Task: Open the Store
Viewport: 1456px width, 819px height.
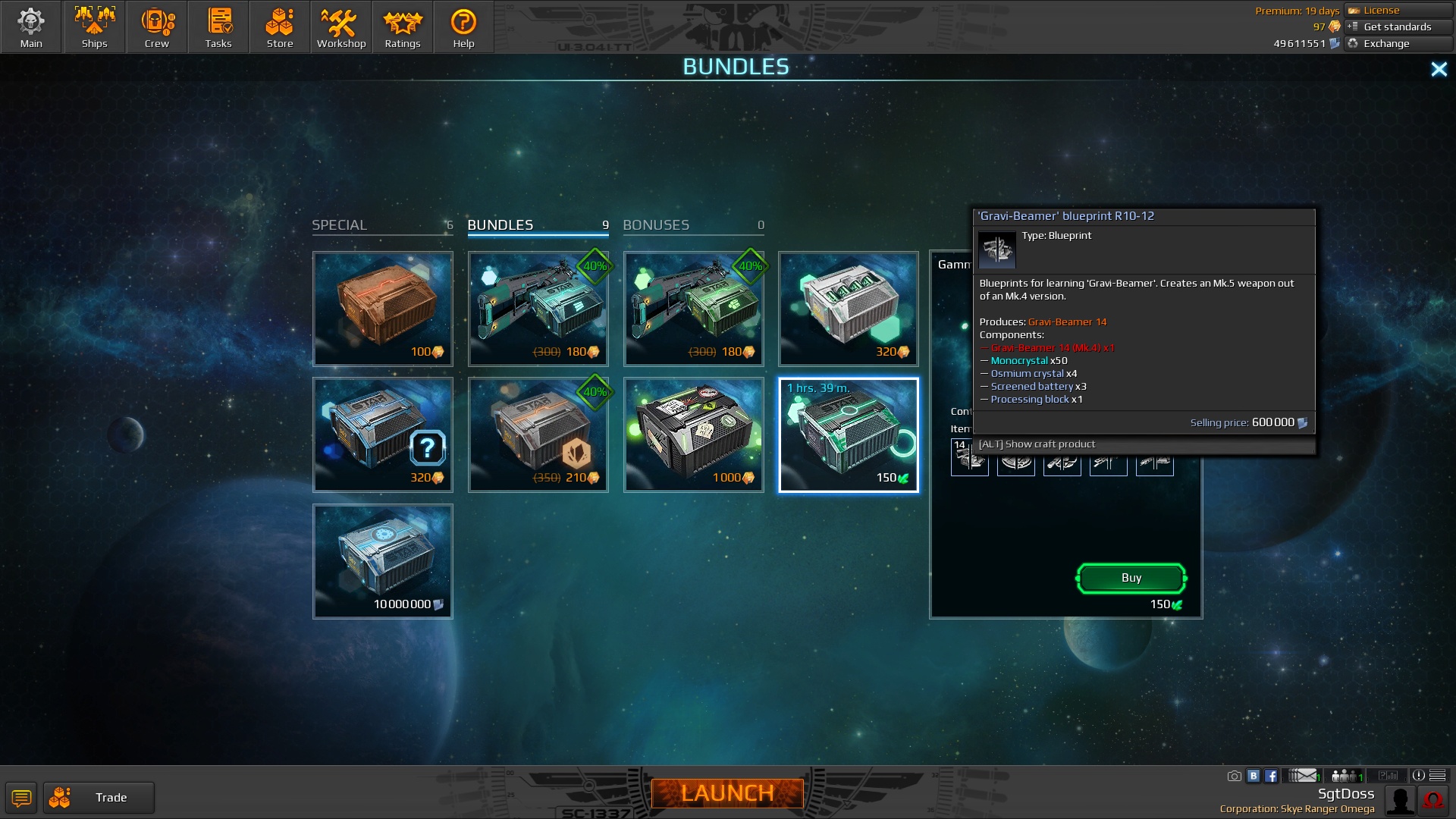Action: click(280, 27)
